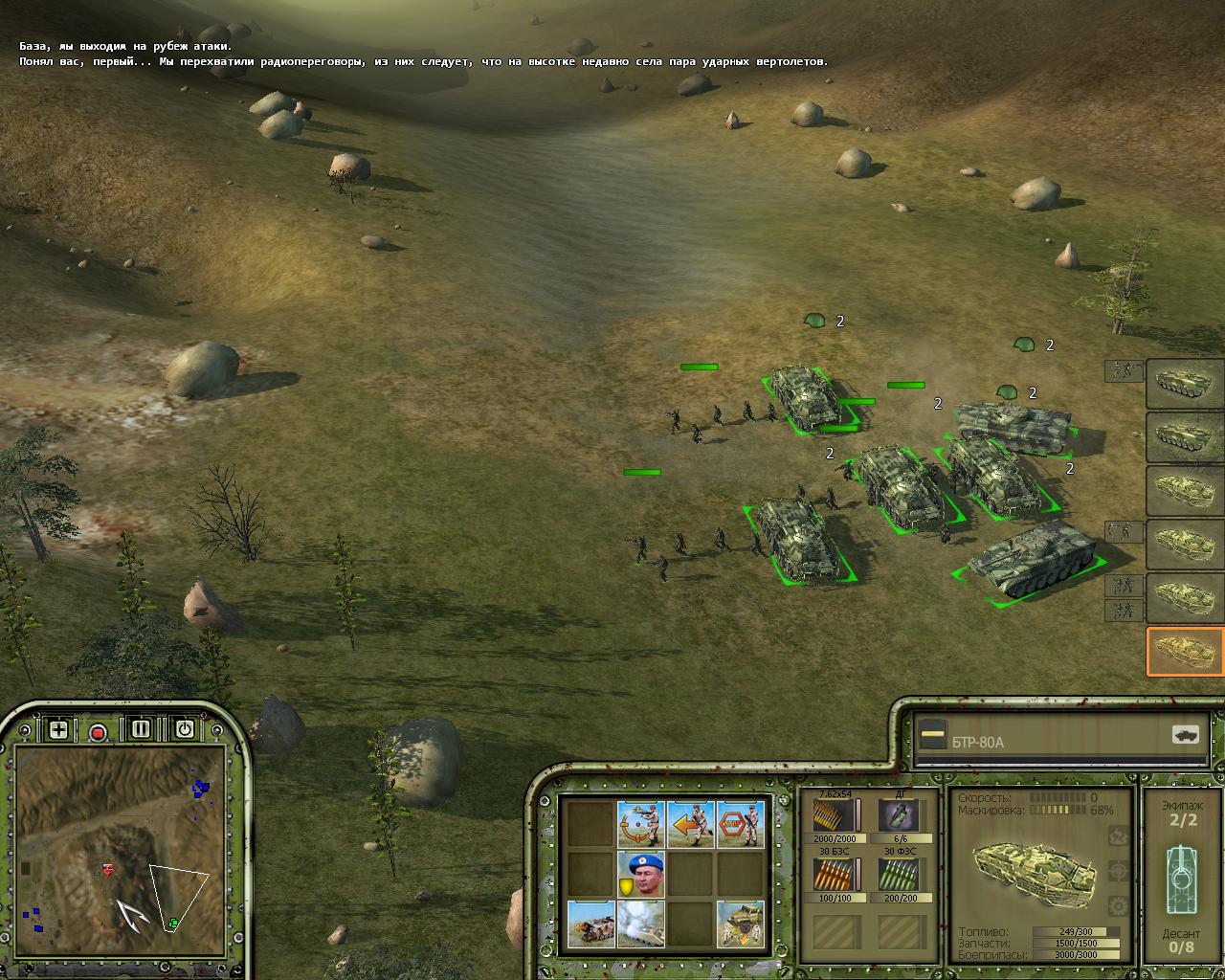Viewport: 1225px width, 980px height.
Task: Click the red record button above minimap
Action: pyautogui.click(x=98, y=732)
